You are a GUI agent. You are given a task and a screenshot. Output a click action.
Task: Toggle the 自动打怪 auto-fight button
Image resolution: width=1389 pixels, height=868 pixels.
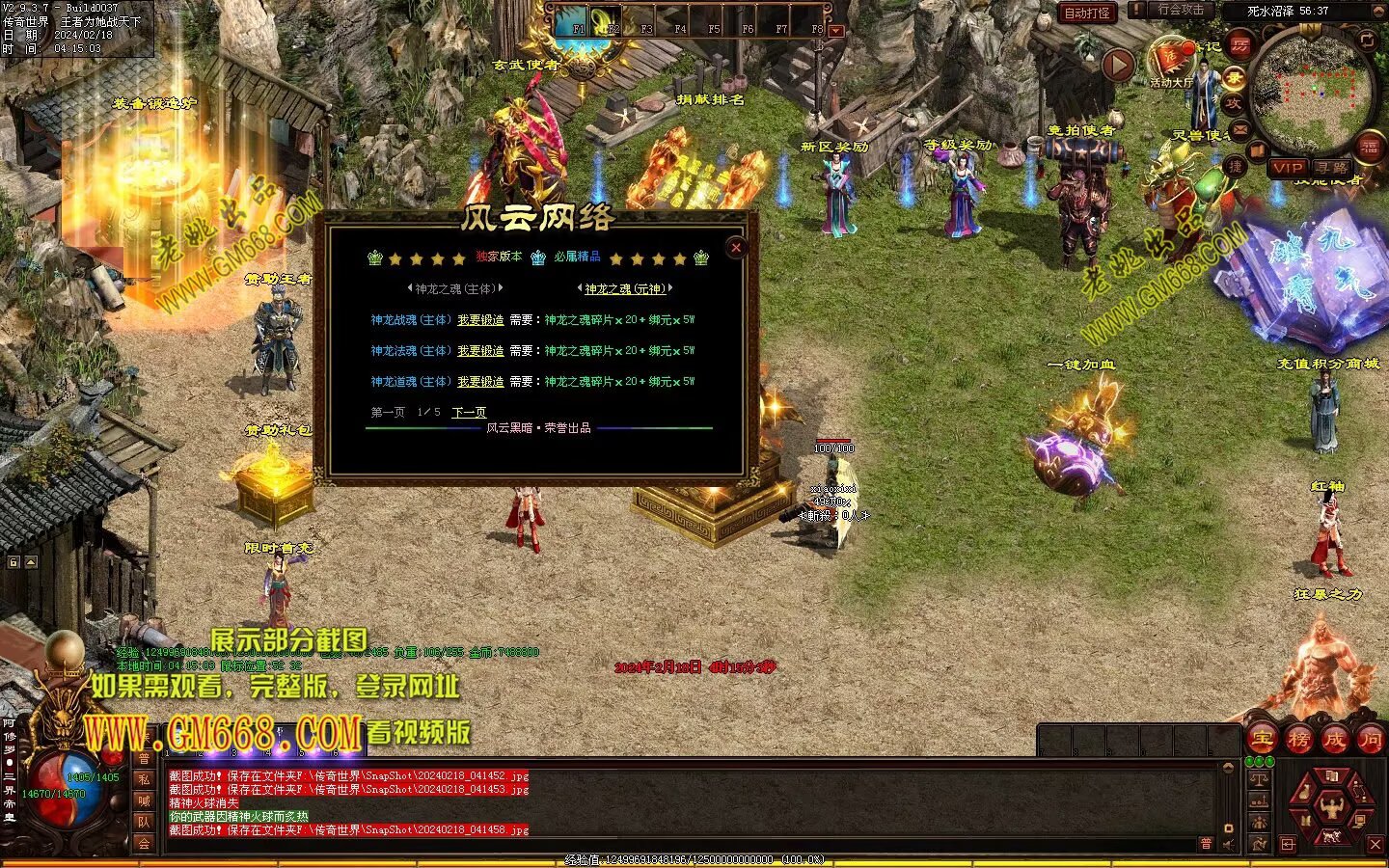(1086, 13)
